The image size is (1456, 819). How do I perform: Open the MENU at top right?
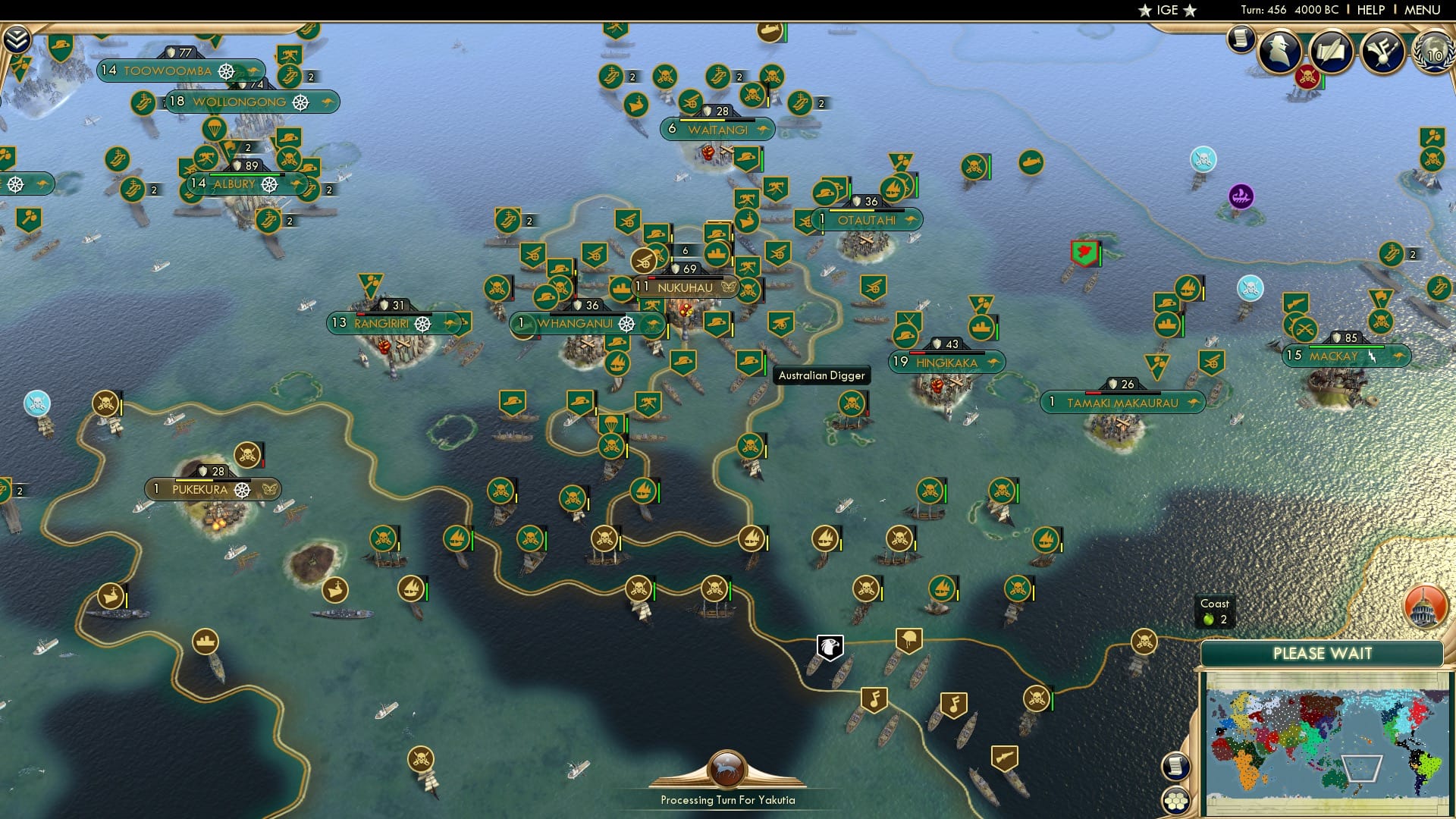coord(1422,10)
